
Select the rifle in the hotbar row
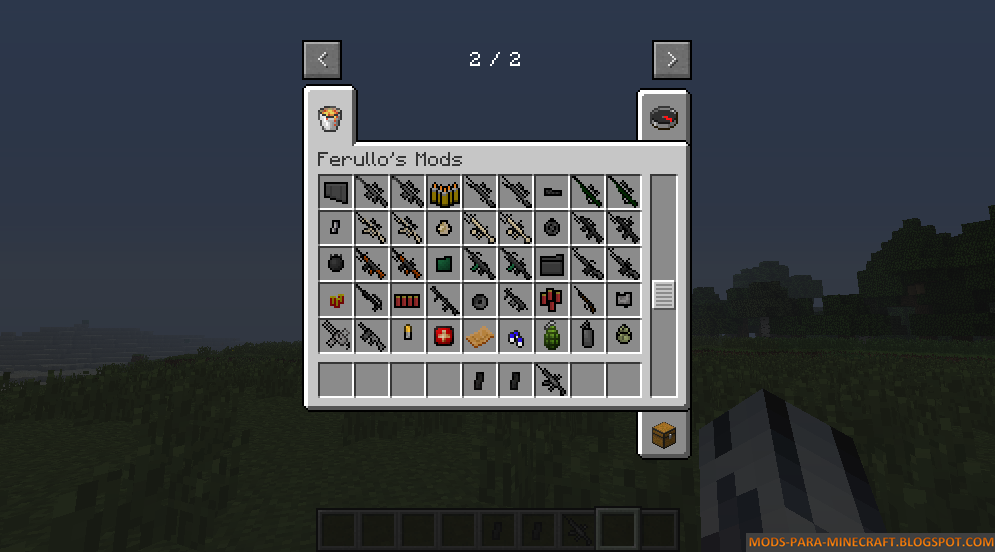coord(551,380)
